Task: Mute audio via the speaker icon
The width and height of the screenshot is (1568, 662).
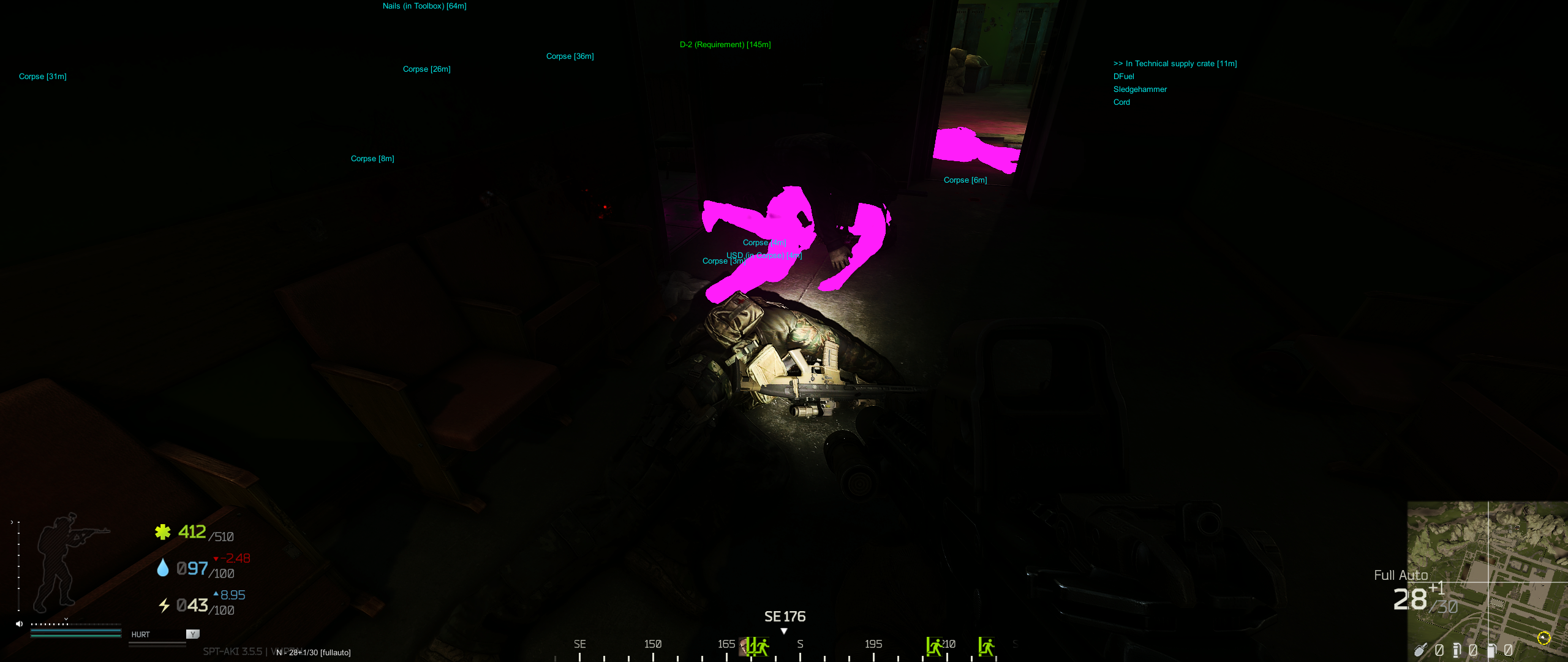Action: (x=19, y=623)
